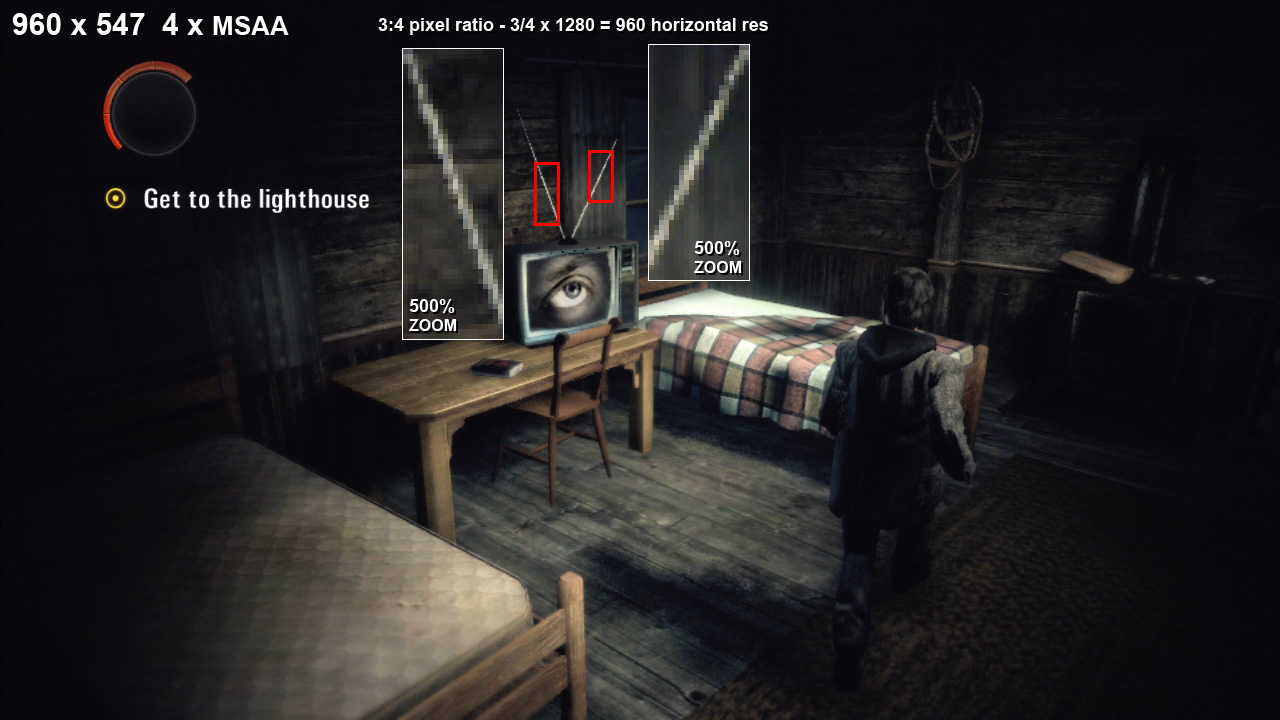The height and width of the screenshot is (720, 1280).
Task: Select the "Get to the lighthouse" objective
Action: pos(256,199)
